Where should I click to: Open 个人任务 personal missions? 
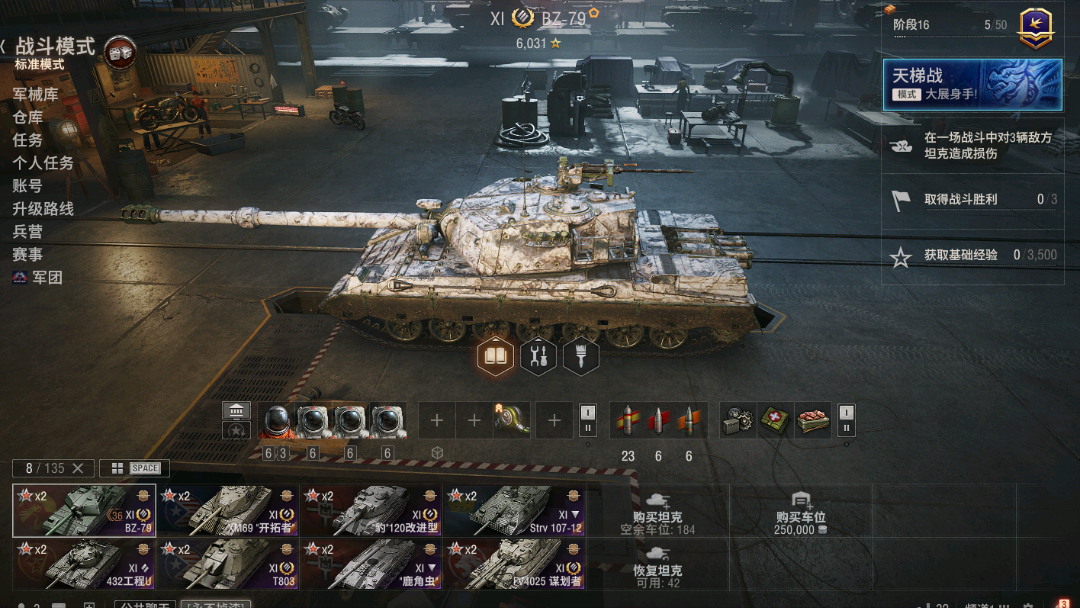click(43, 163)
